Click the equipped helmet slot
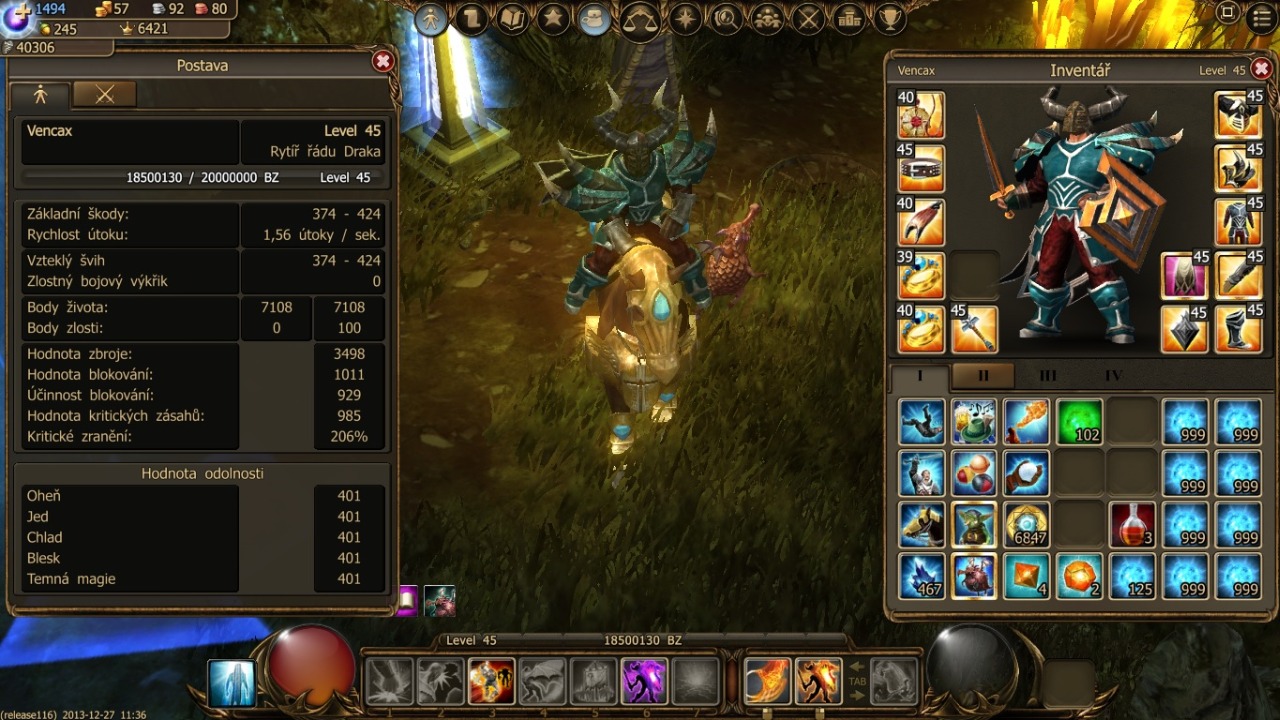This screenshot has width=1280, height=720. coord(1238,115)
